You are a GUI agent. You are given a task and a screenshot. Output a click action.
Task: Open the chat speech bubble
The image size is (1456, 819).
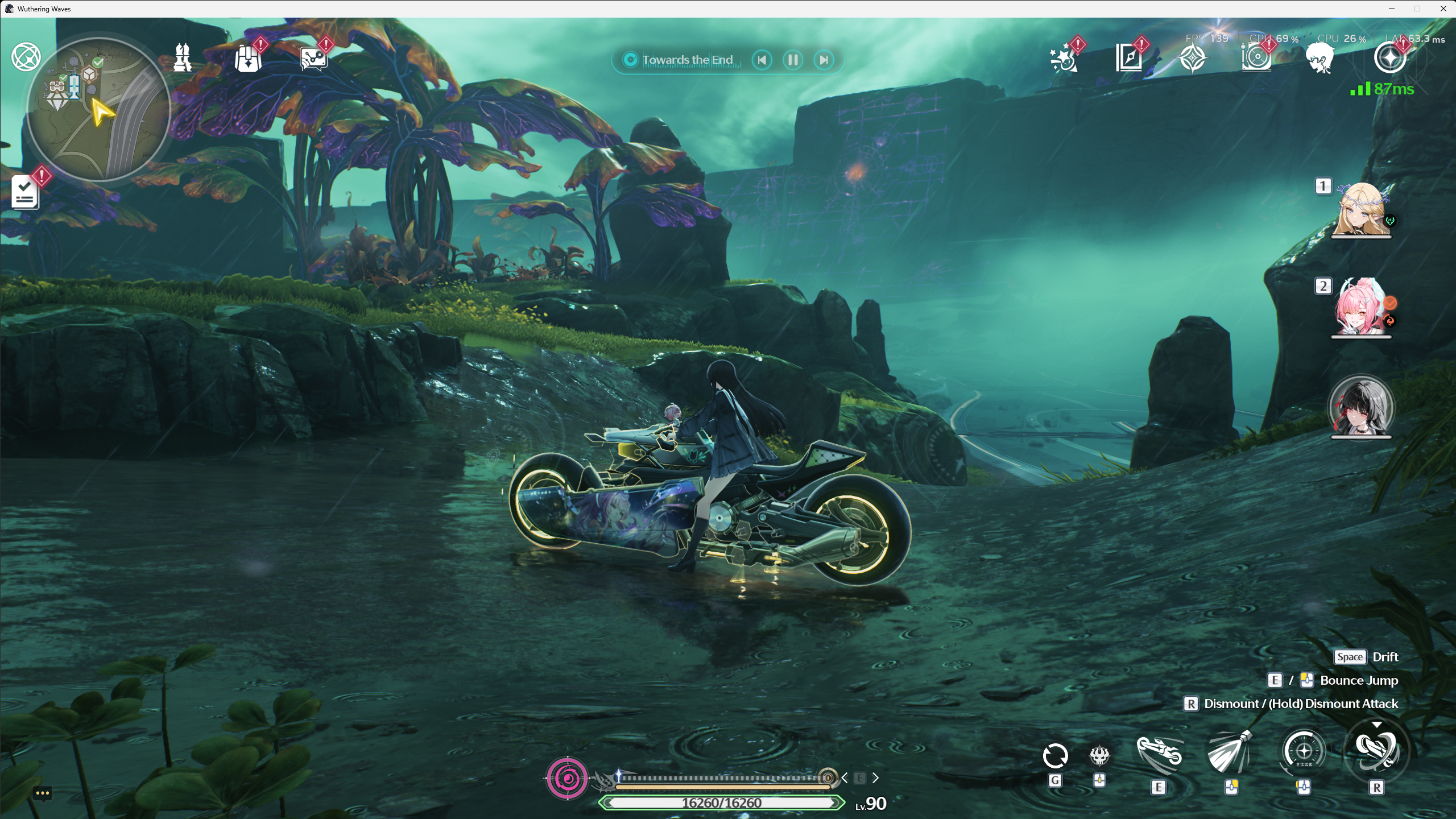tap(43, 793)
